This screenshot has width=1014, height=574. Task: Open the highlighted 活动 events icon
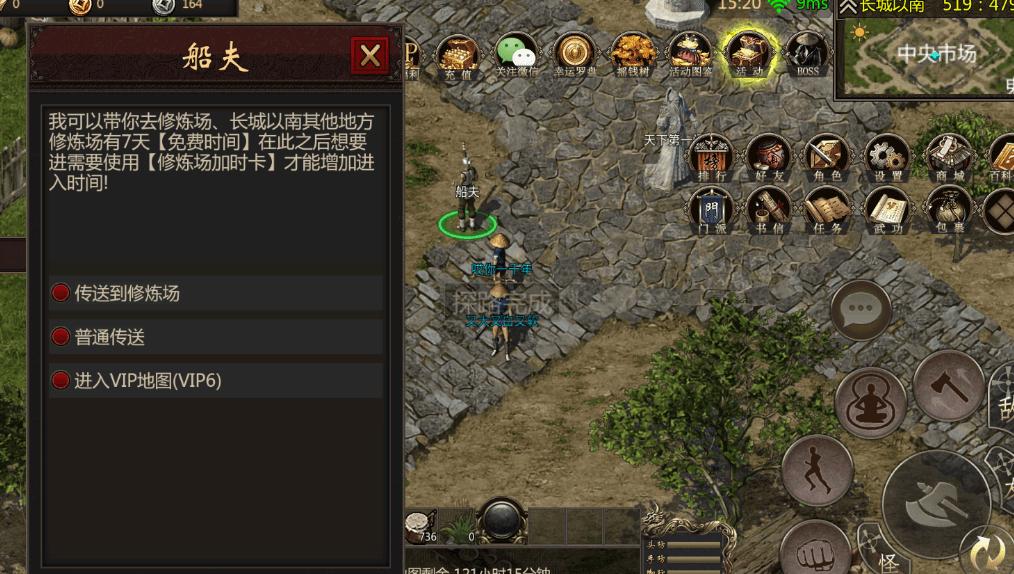coord(749,55)
